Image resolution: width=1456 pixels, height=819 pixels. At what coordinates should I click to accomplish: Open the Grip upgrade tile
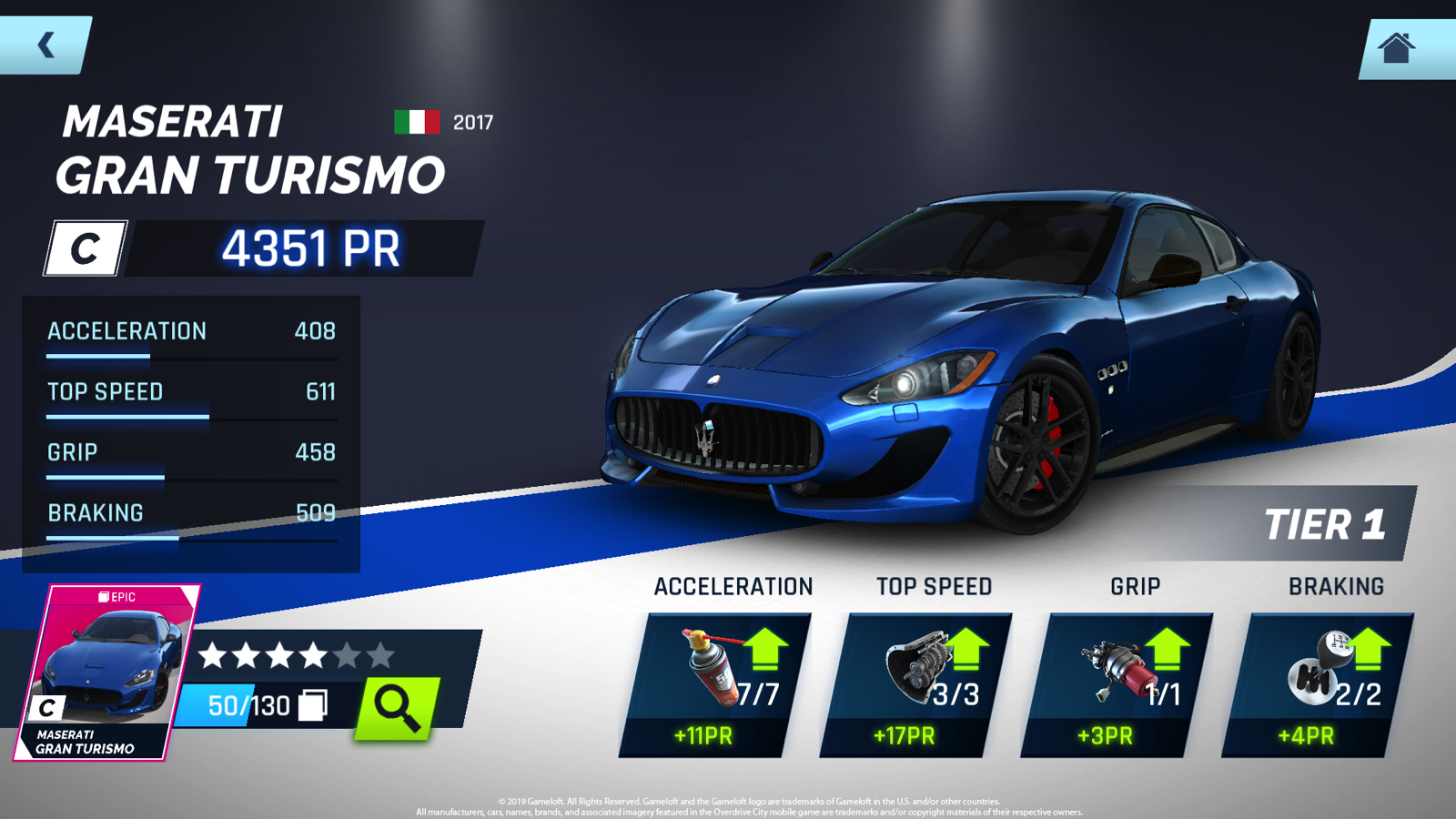point(1117,684)
